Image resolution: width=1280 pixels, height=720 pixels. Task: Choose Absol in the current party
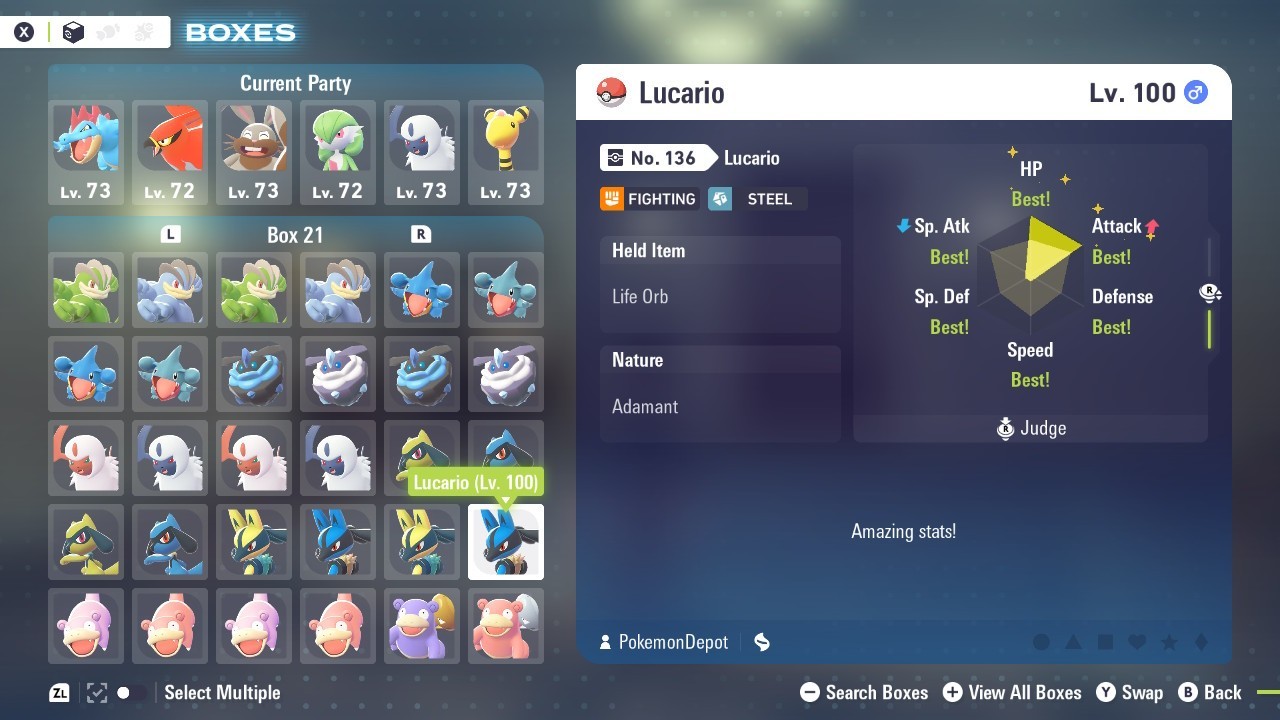[422, 152]
